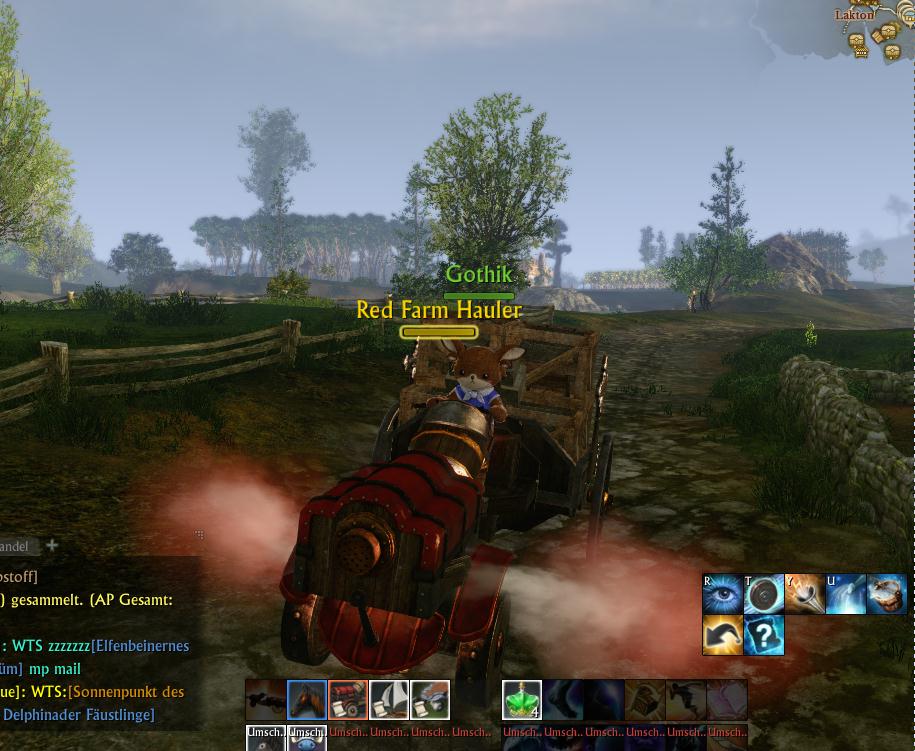The image size is (915, 751).
Task: Click the golden return arrow skill
Action: 722,635
